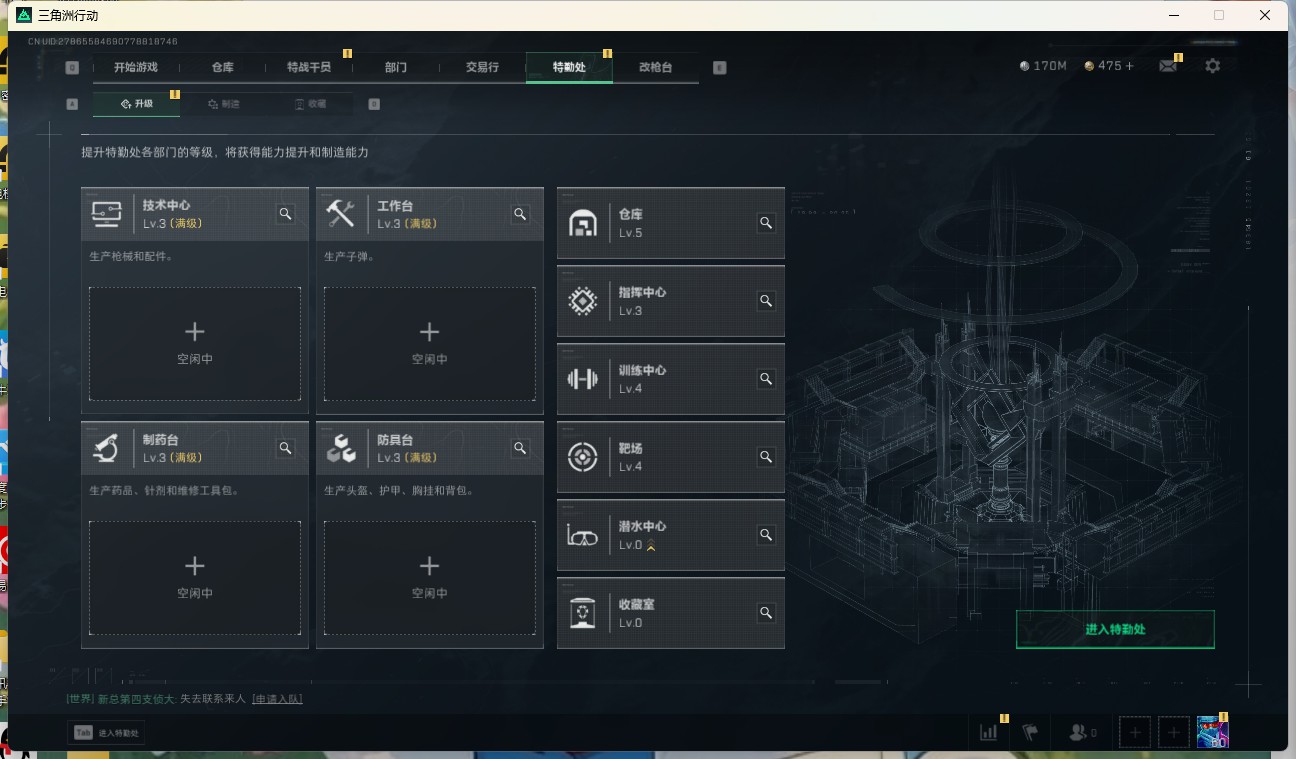Click your player avatar thumbnail bottom right
Viewport: 1296px width, 759px height.
(1211, 732)
